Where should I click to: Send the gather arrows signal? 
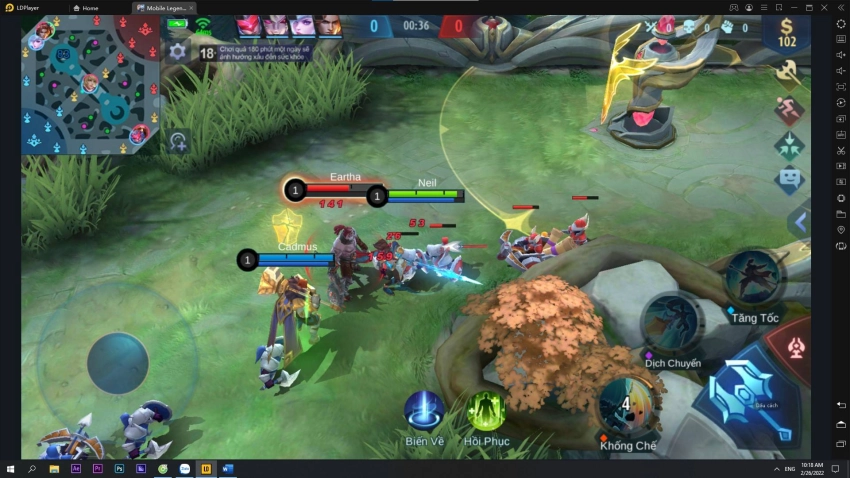coord(789,145)
